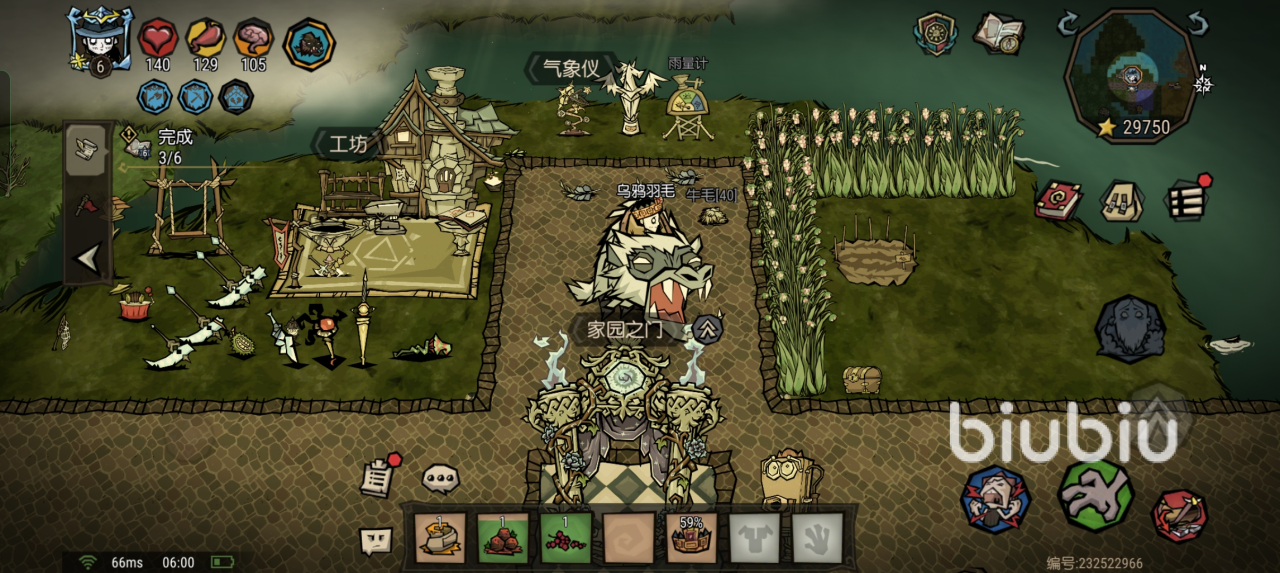Select the red berries hotbar slot

point(567,538)
